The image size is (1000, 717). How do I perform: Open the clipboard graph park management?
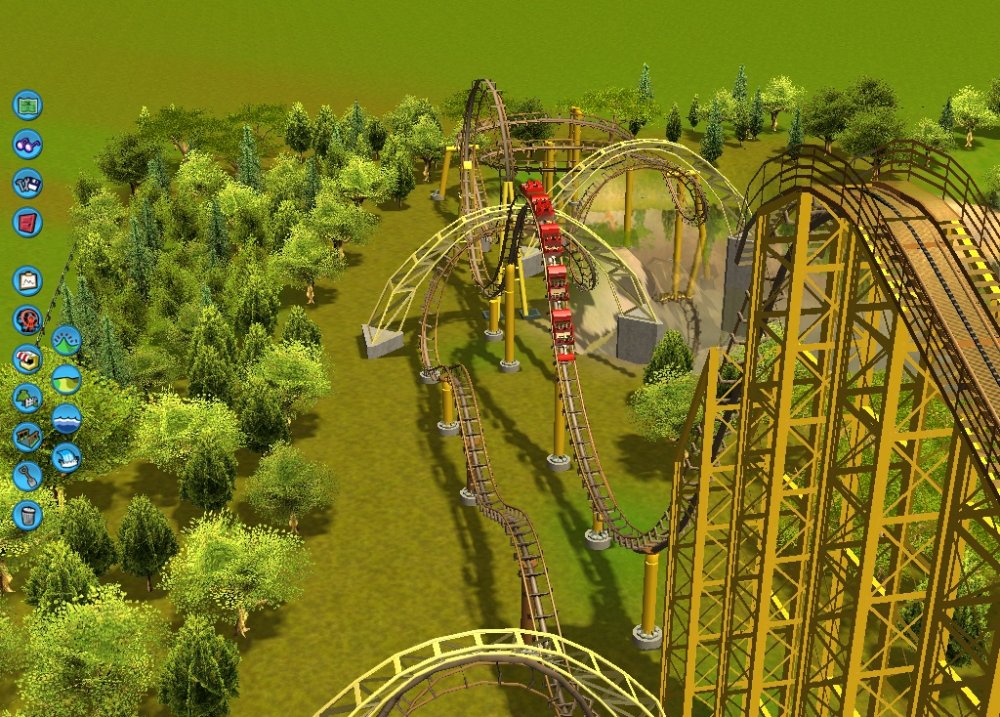(x=27, y=280)
